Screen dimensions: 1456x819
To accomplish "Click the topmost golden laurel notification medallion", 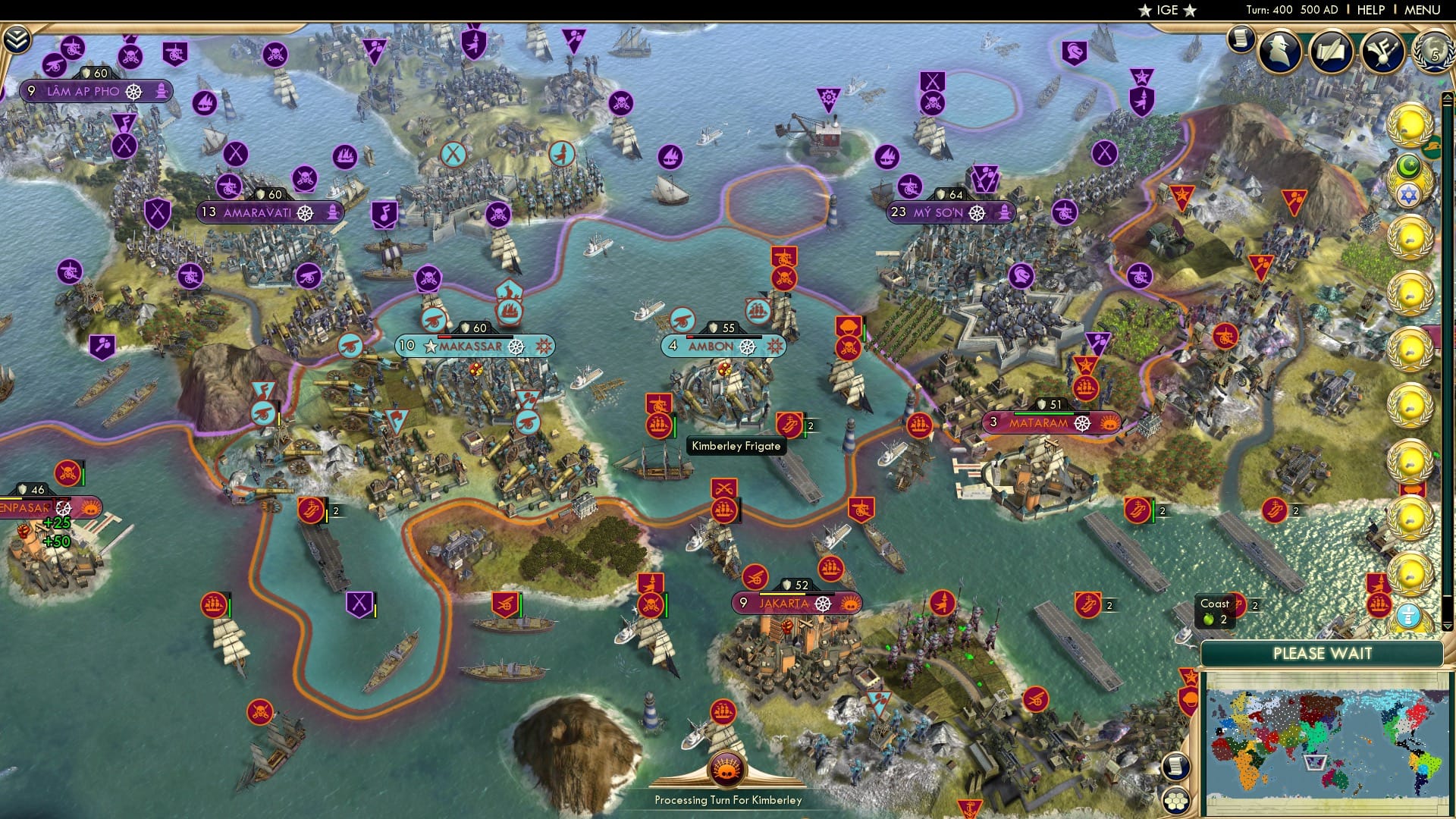I will [1411, 122].
